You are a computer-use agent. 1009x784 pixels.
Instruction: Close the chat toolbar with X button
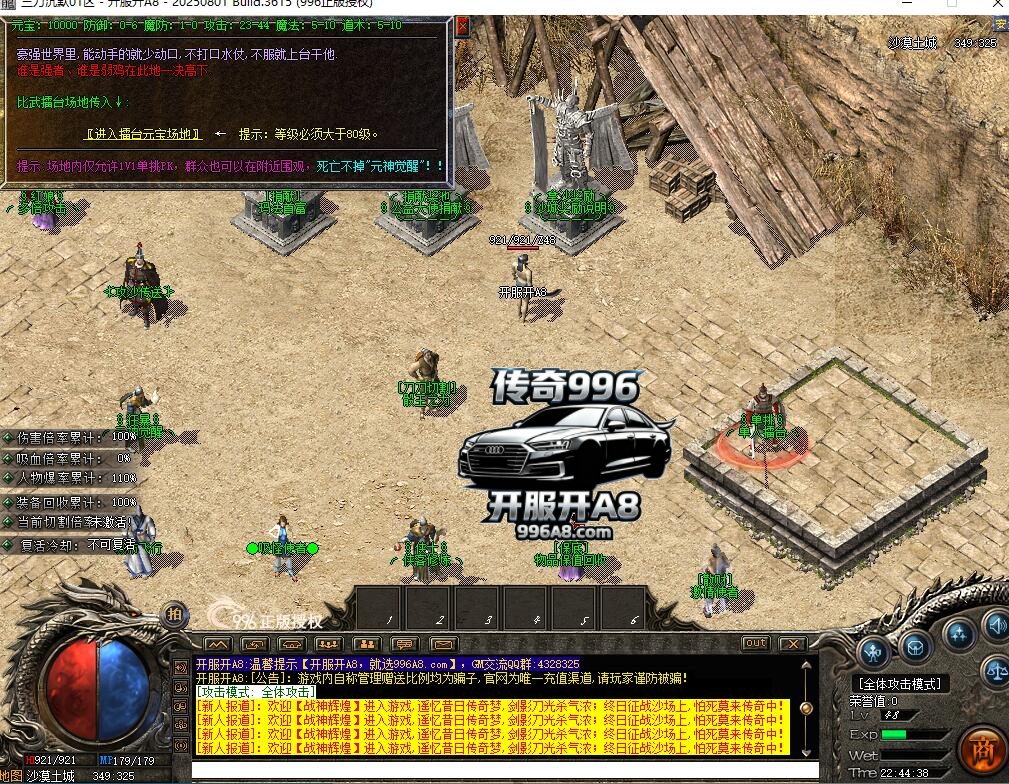[792, 643]
